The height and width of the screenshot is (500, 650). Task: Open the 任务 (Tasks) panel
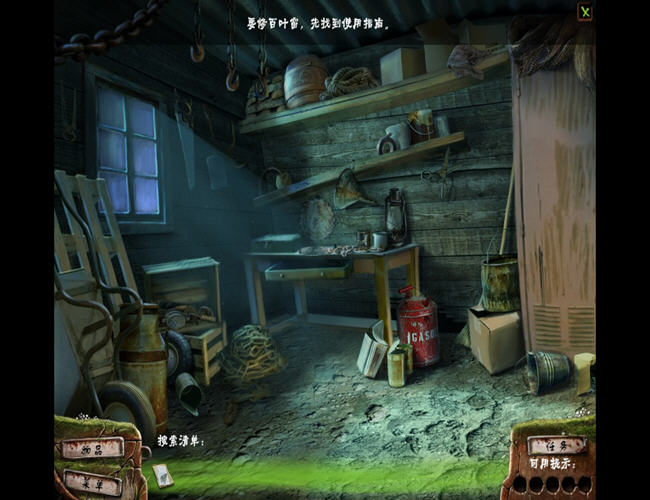pyautogui.click(x=556, y=445)
